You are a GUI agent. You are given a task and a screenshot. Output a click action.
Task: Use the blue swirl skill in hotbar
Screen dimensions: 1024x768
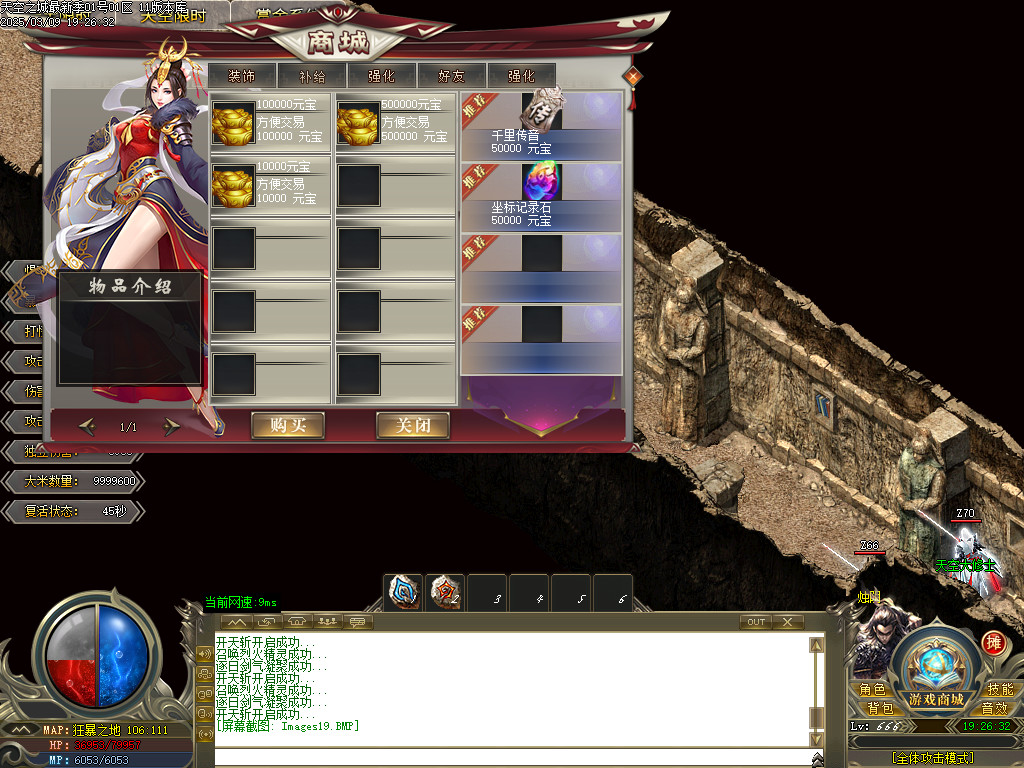404,593
